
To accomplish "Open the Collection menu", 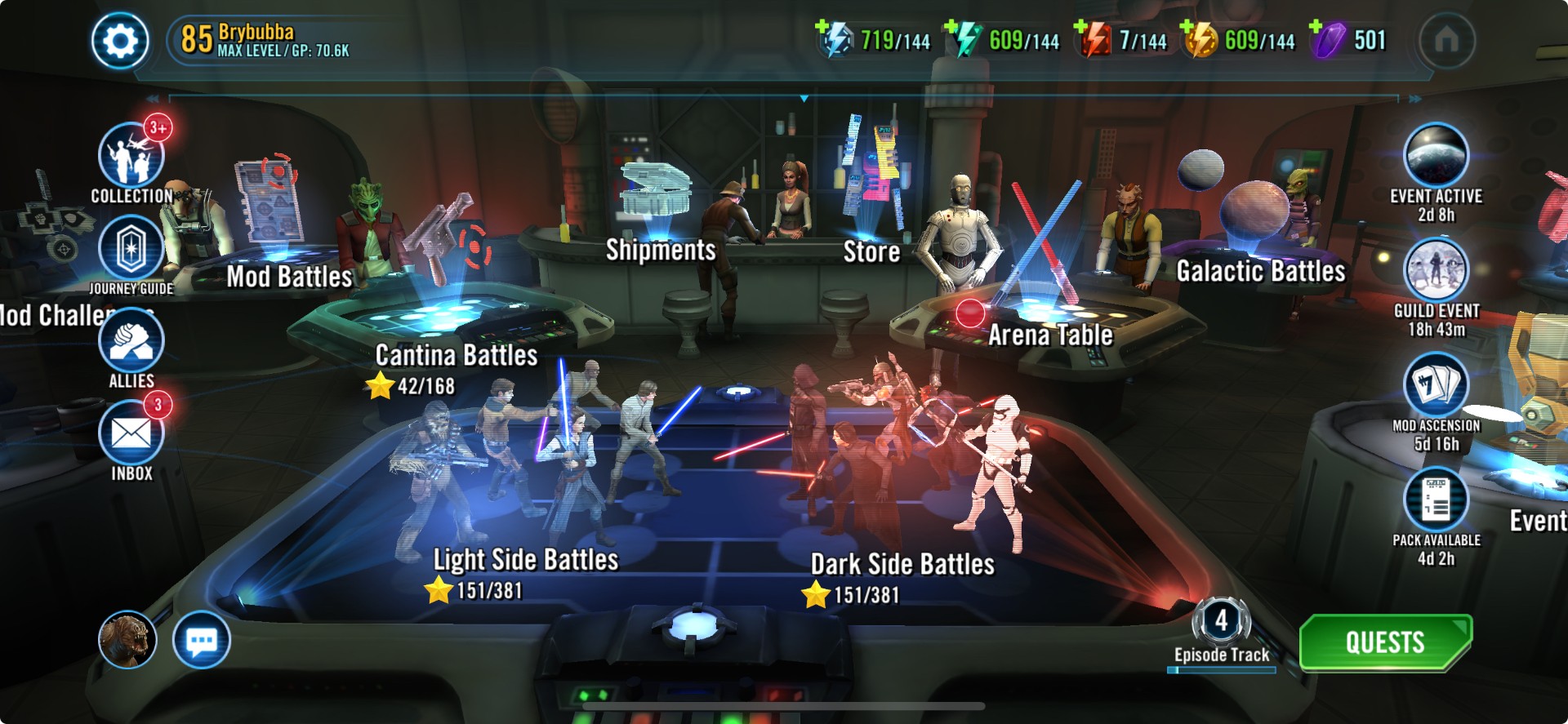I will 131,157.
